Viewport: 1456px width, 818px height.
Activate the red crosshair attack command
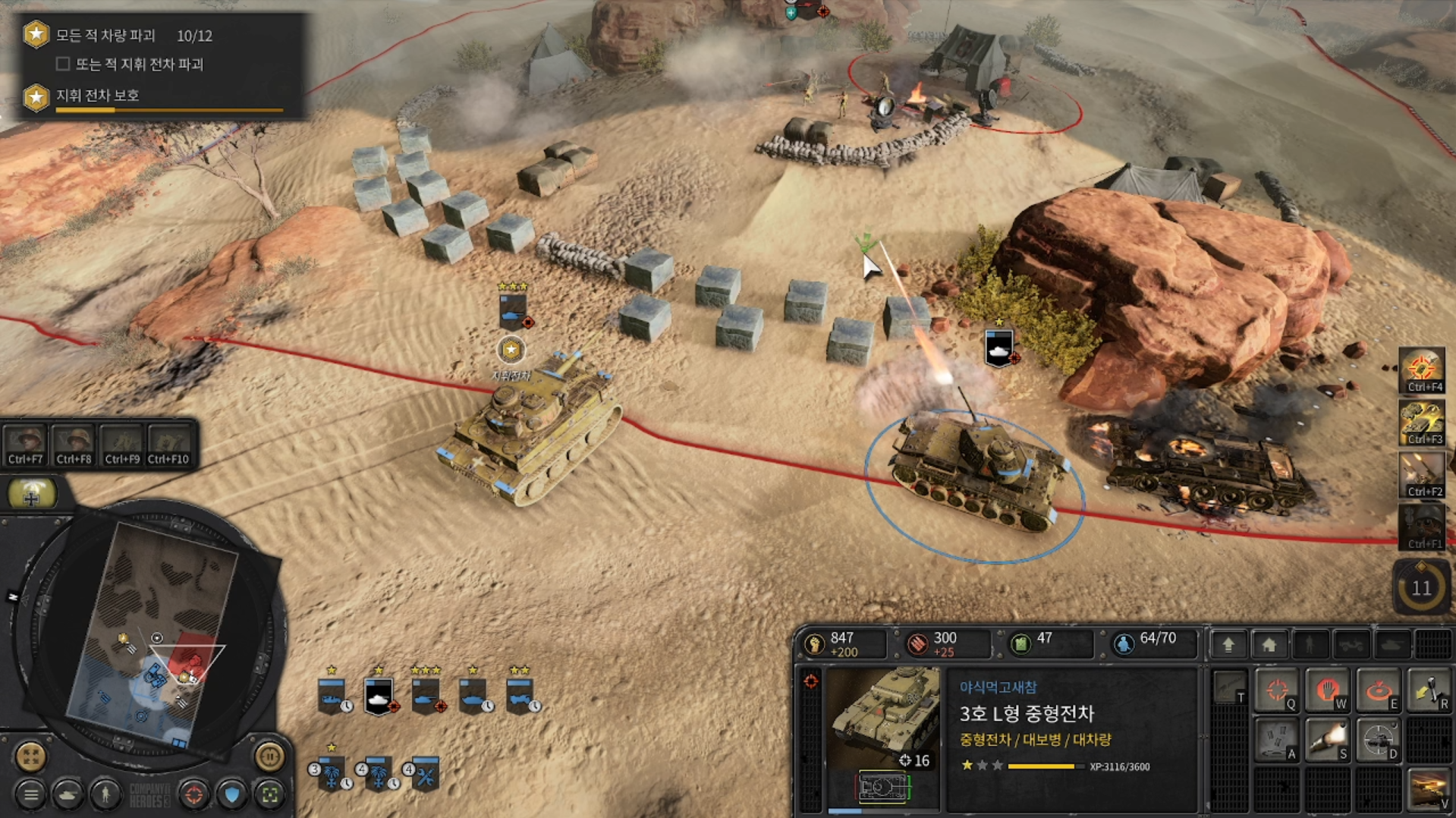tap(1277, 691)
